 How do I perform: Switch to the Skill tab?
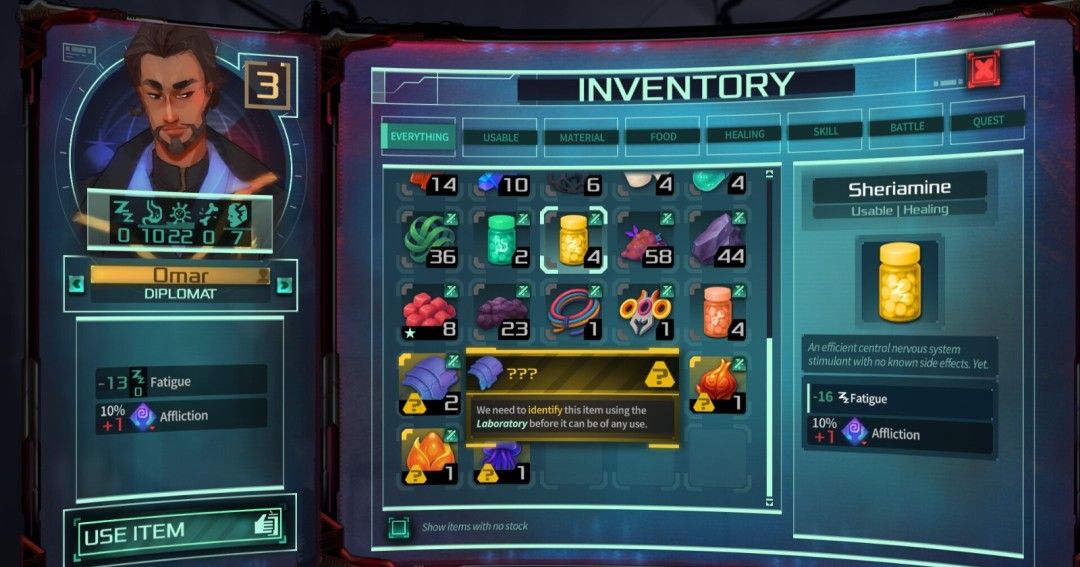pos(825,131)
